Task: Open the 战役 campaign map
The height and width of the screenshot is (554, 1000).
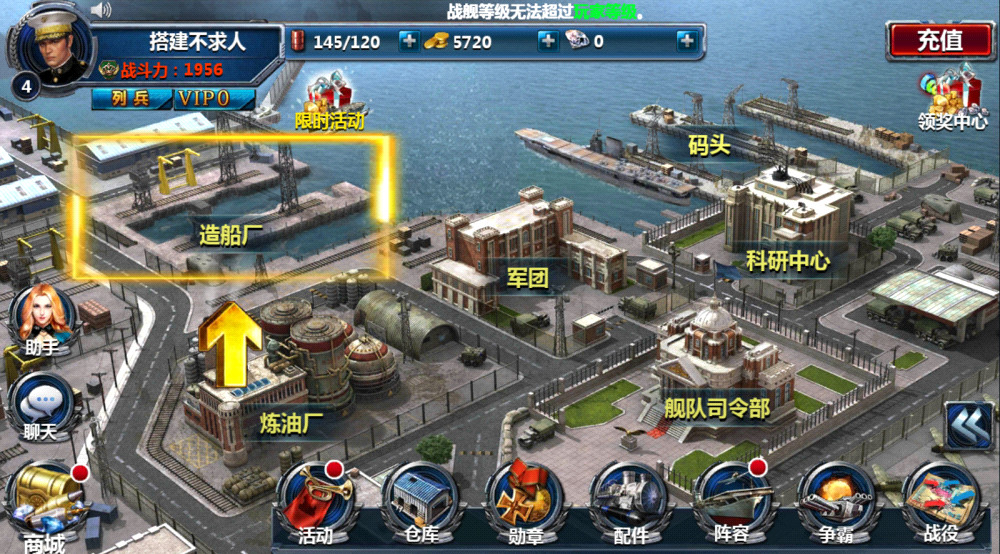Action: click(940, 502)
